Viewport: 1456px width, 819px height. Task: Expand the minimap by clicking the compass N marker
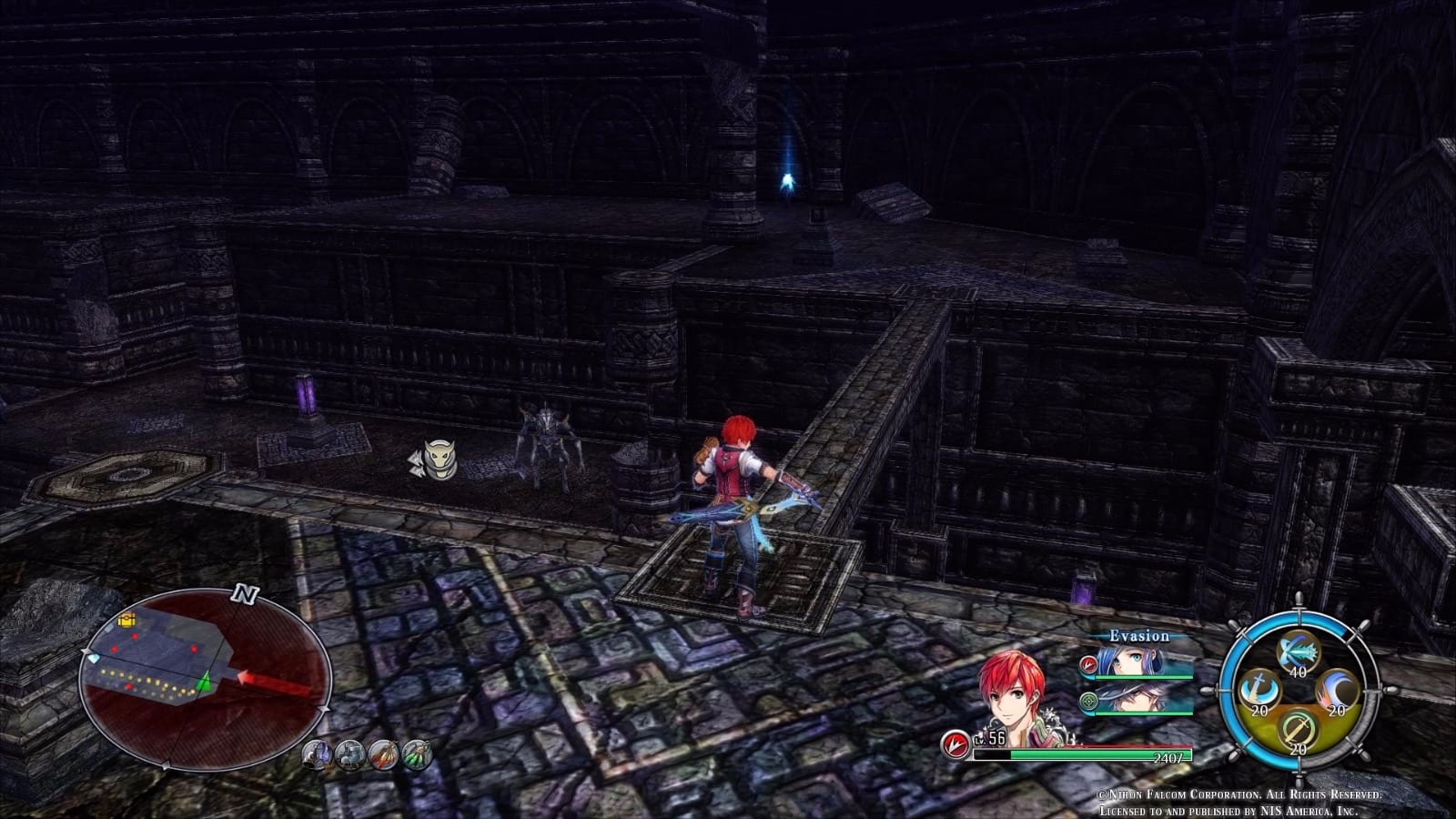[x=244, y=595]
